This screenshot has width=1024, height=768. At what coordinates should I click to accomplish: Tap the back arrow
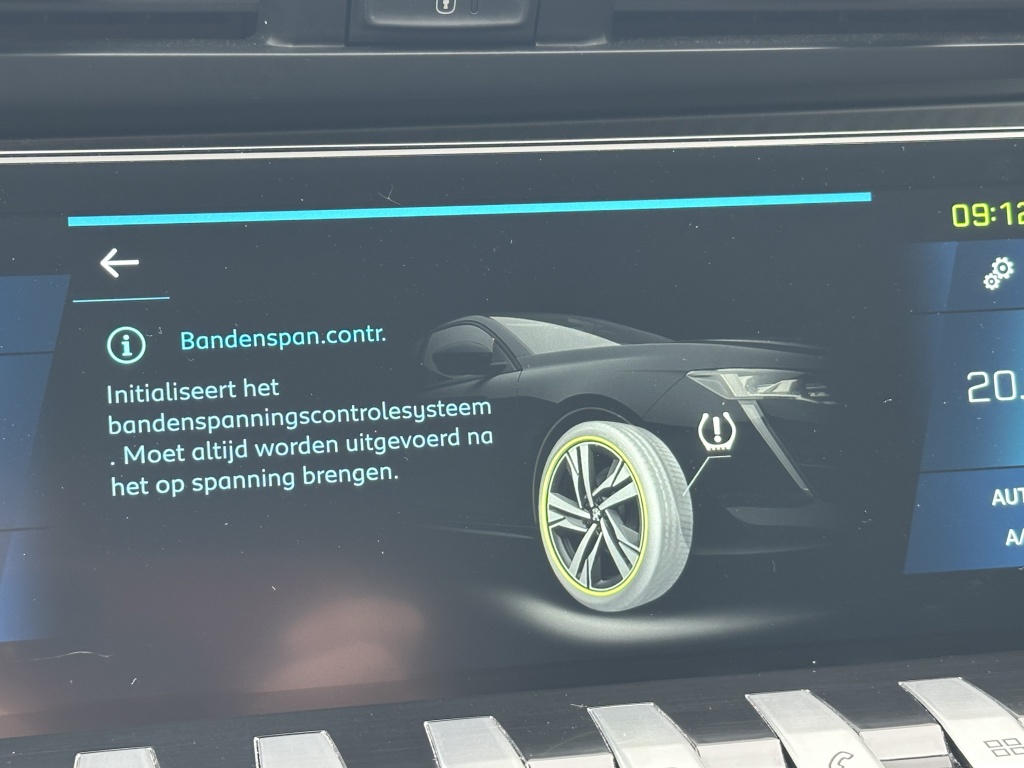tap(119, 263)
